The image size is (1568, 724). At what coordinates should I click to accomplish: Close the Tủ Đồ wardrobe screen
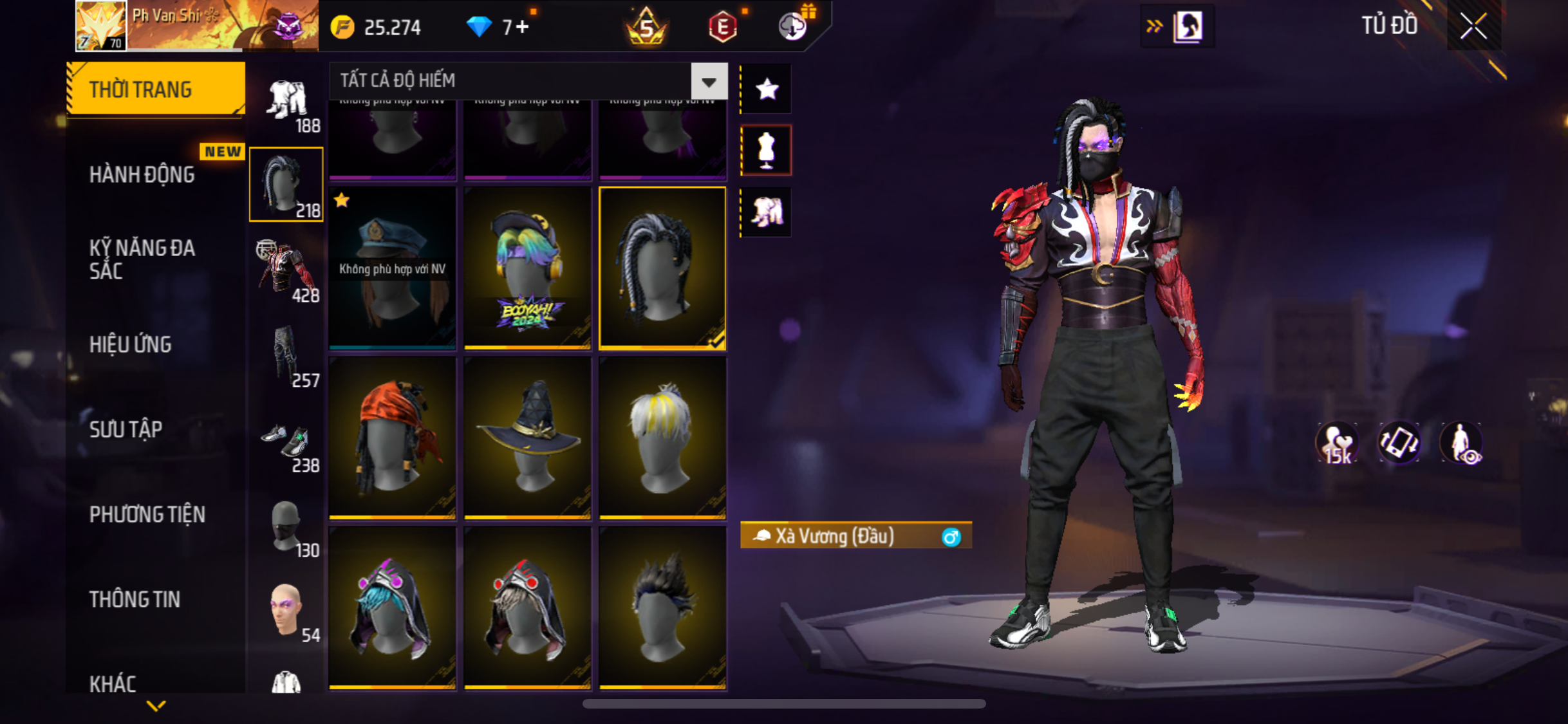(1473, 27)
